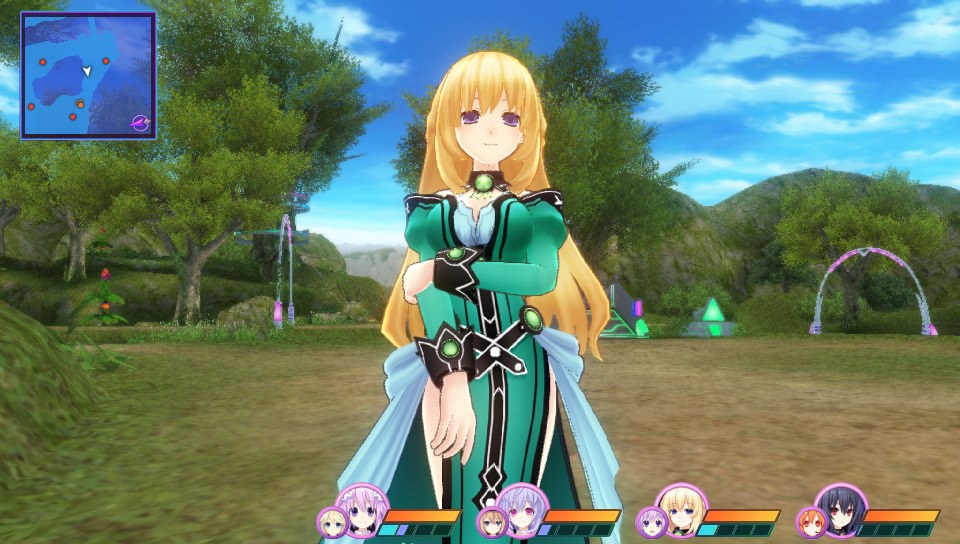Select the orange ringed marker on the minimap
Image resolution: width=960 pixels, height=544 pixels.
pos(80,104)
